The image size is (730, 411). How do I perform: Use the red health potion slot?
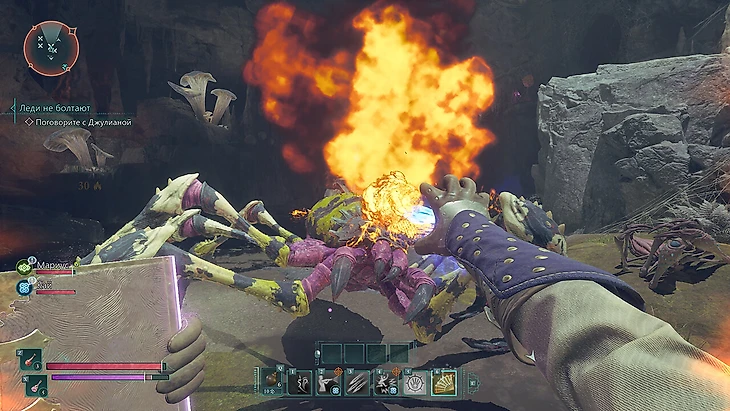(30, 361)
